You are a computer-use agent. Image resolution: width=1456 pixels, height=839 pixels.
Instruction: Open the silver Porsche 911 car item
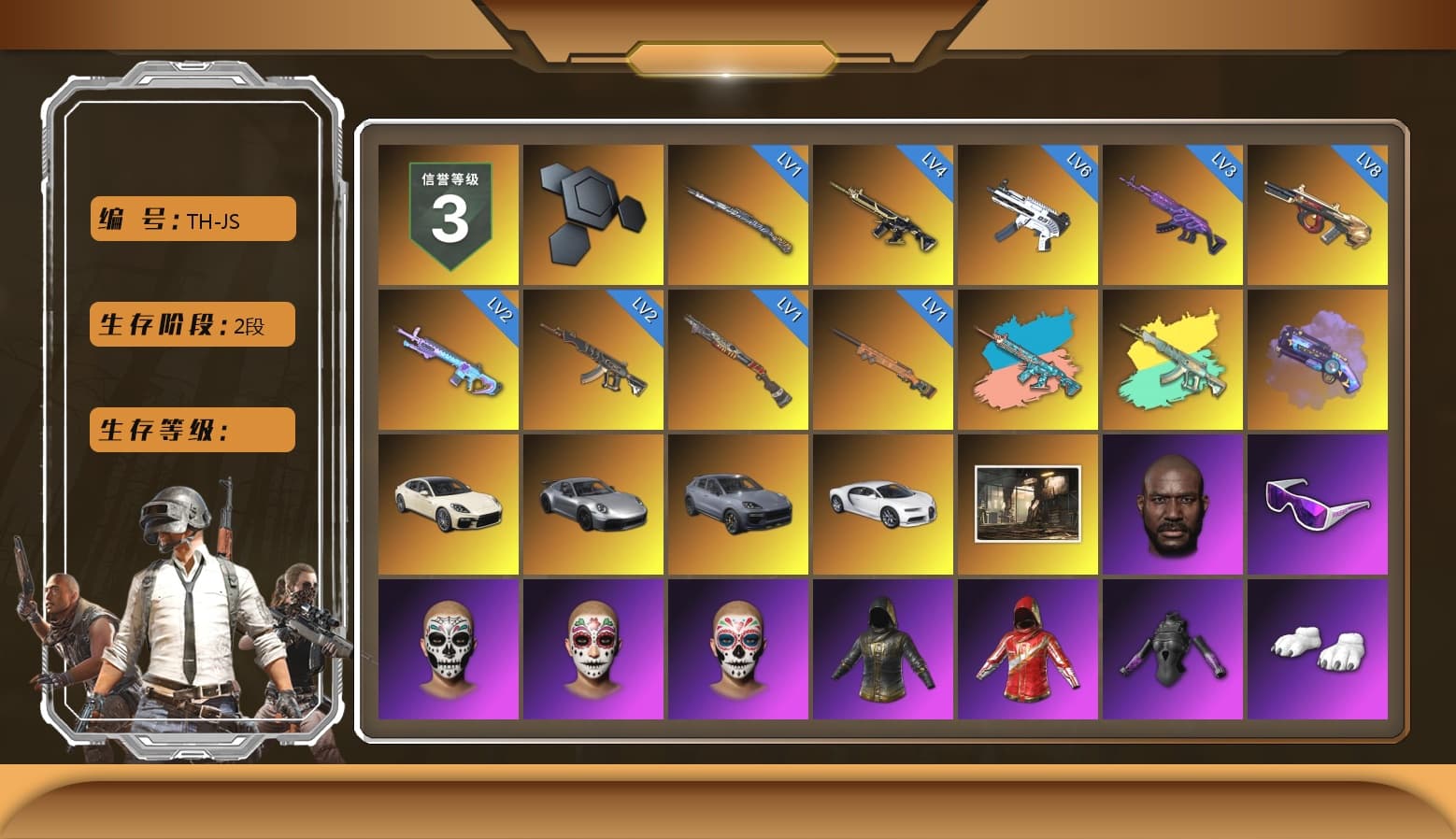(x=592, y=505)
